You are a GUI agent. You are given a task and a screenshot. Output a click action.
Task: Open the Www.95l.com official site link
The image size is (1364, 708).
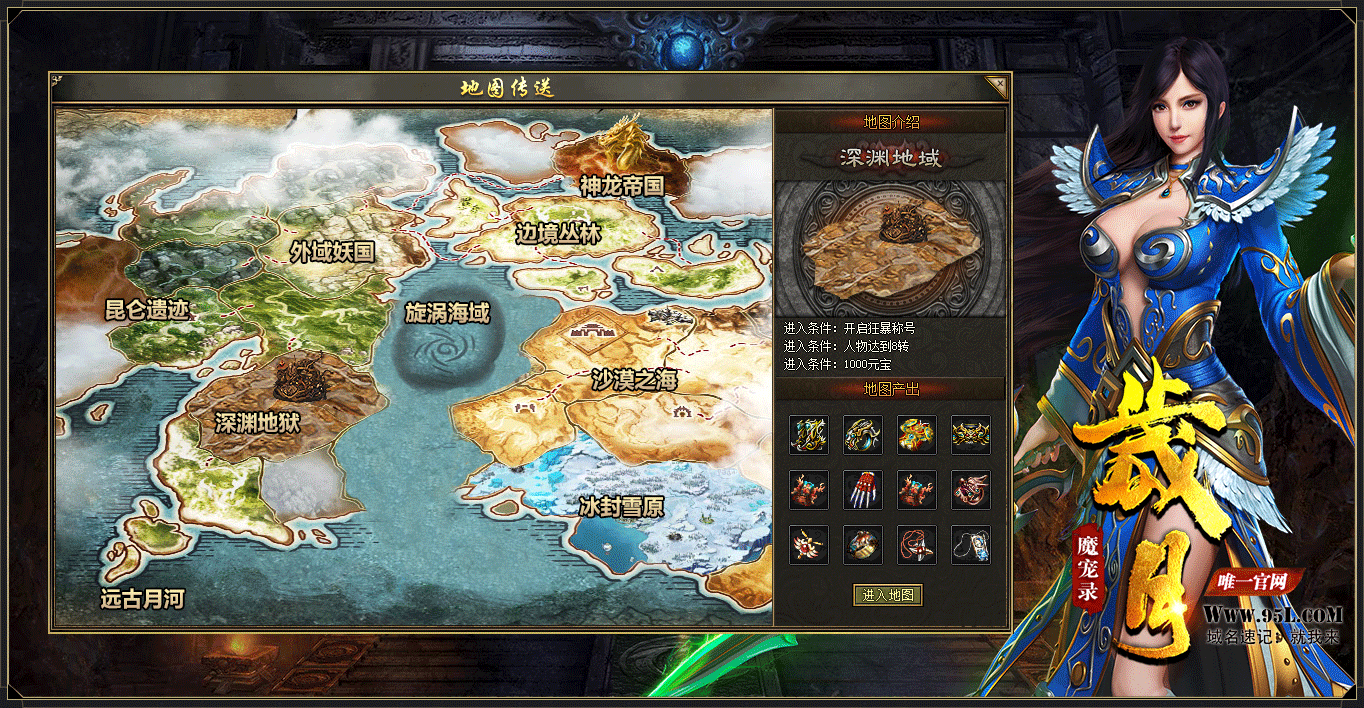click(1272, 613)
